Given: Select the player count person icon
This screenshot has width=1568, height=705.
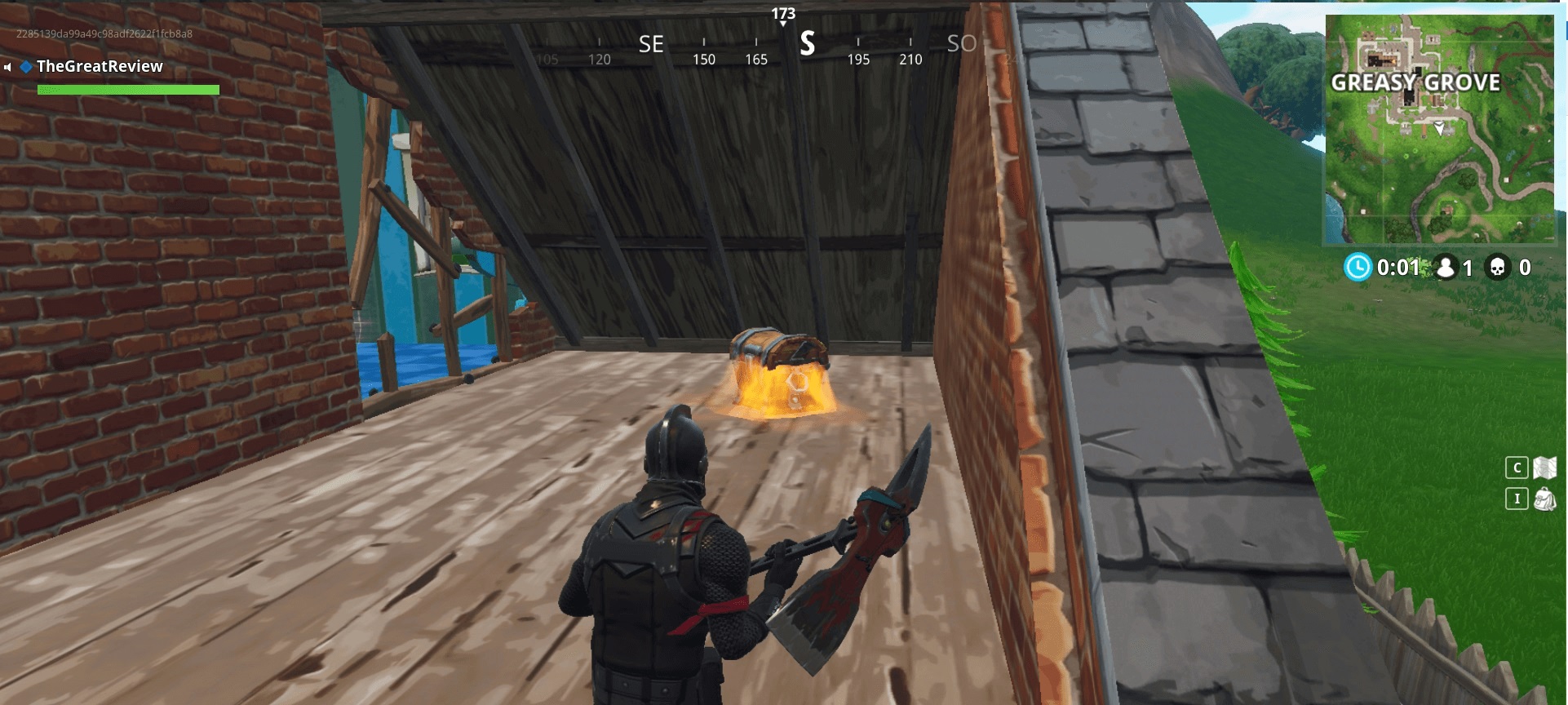Looking at the screenshot, I should (x=1446, y=267).
